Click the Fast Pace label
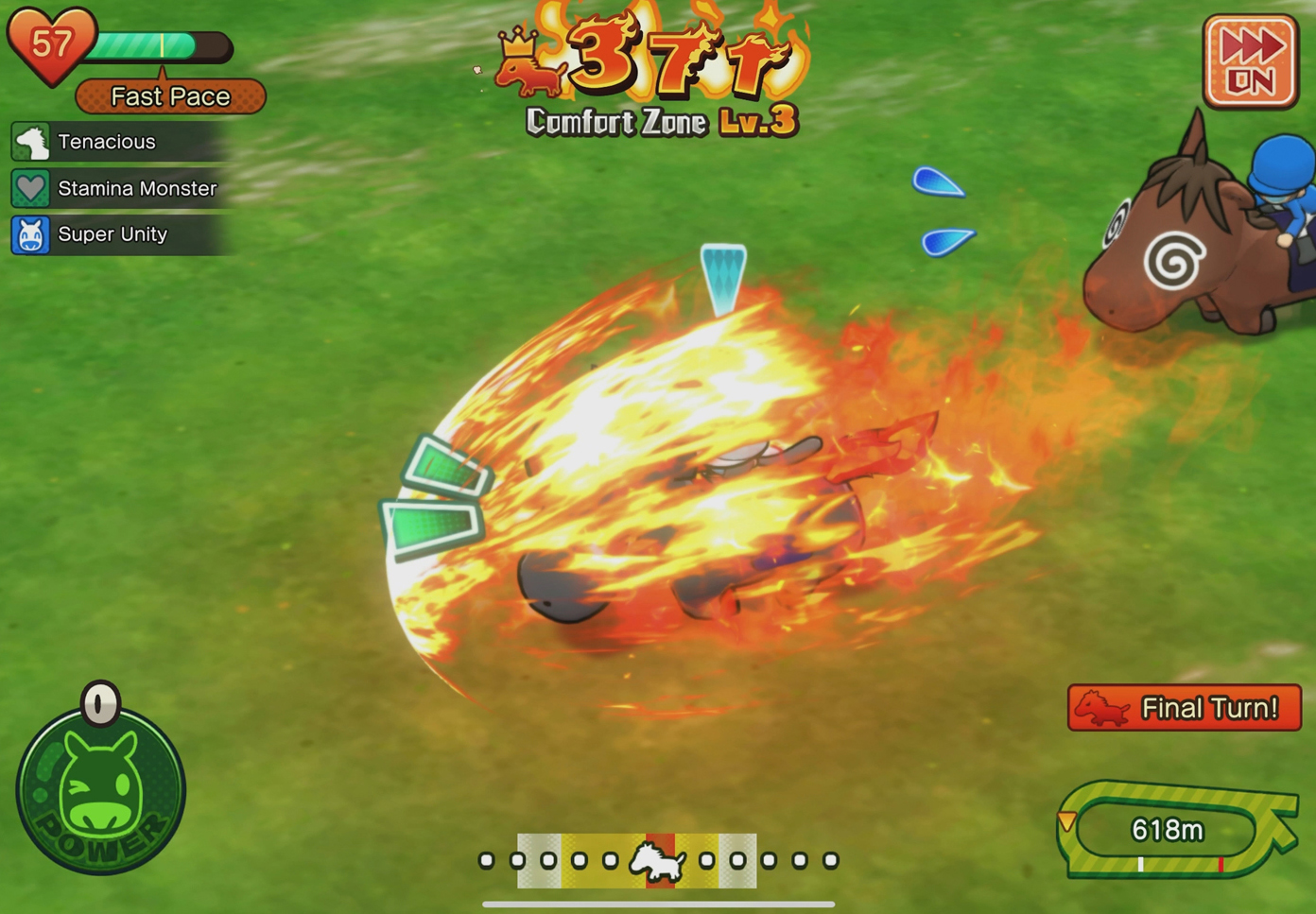This screenshot has height=914, width=1316. click(x=170, y=96)
